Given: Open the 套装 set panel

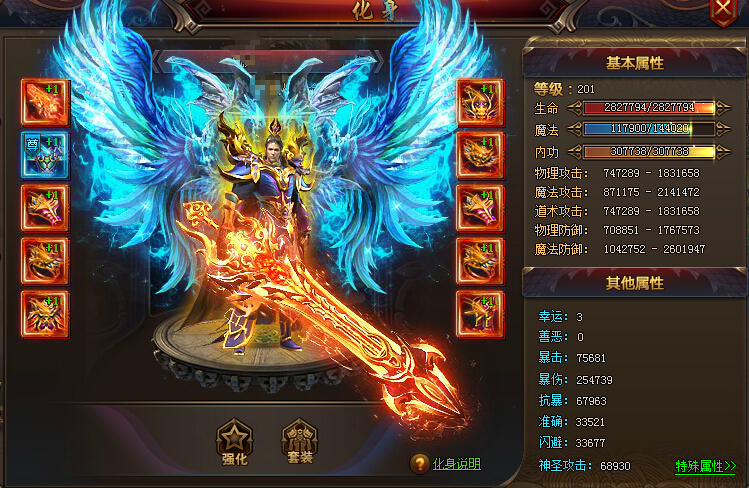Looking at the screenshot, I should [299, 444].
